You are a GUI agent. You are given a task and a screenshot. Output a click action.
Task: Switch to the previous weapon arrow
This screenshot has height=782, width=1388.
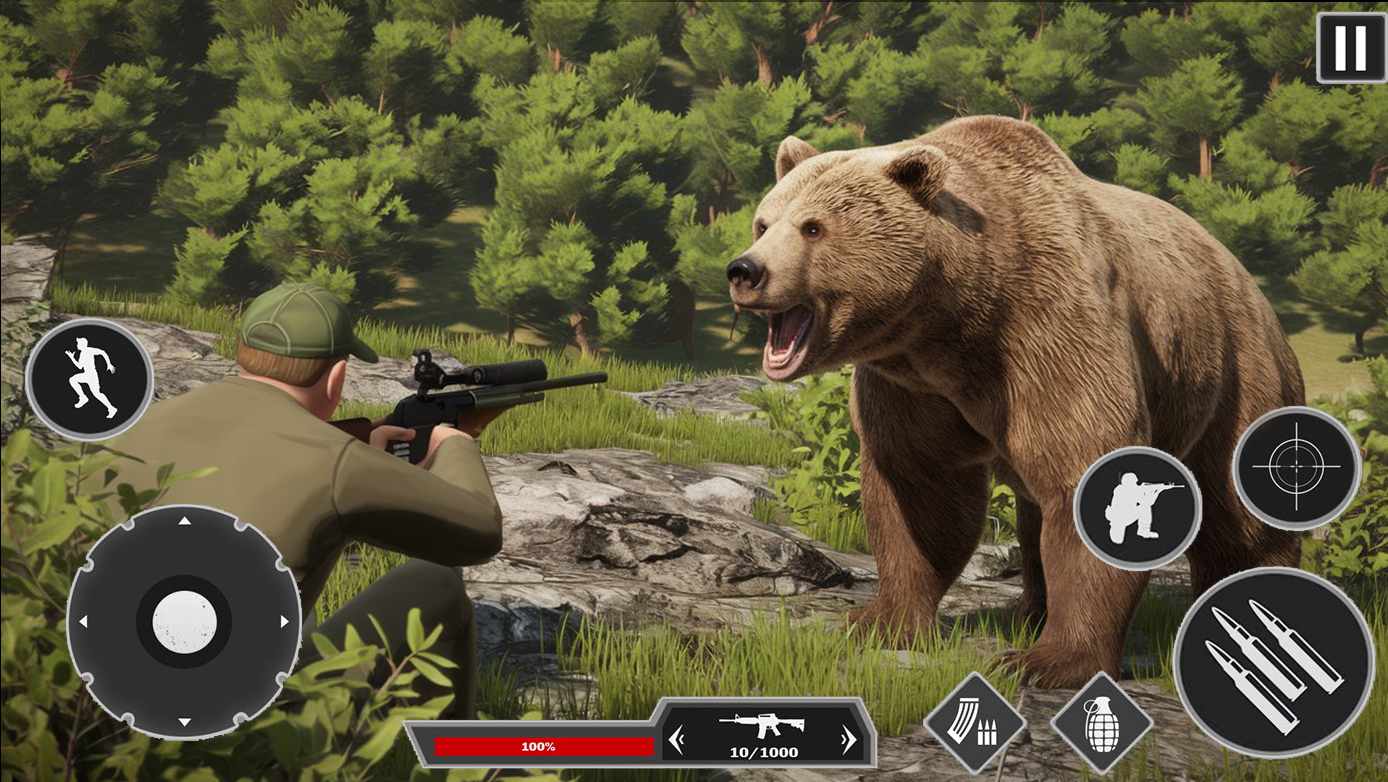click(x=677, y=740)
